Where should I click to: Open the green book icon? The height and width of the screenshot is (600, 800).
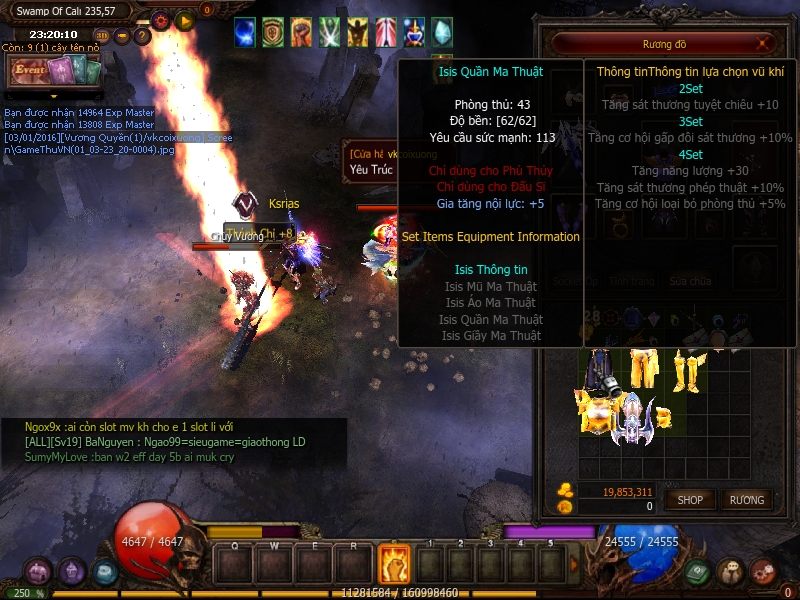tap(699, 572)
